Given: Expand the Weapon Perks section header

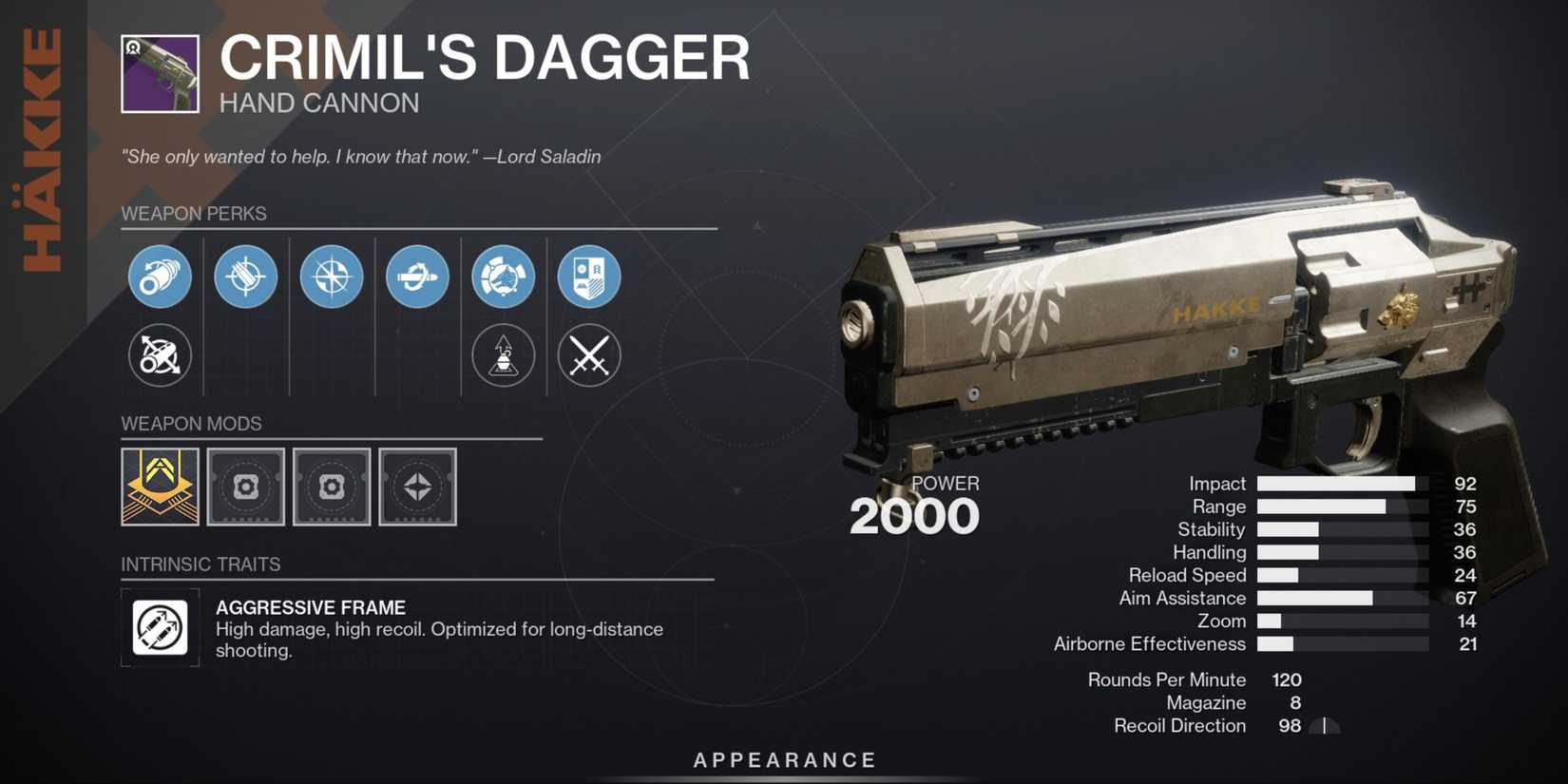Looking at the screenshot, I should tap(194, 214).
